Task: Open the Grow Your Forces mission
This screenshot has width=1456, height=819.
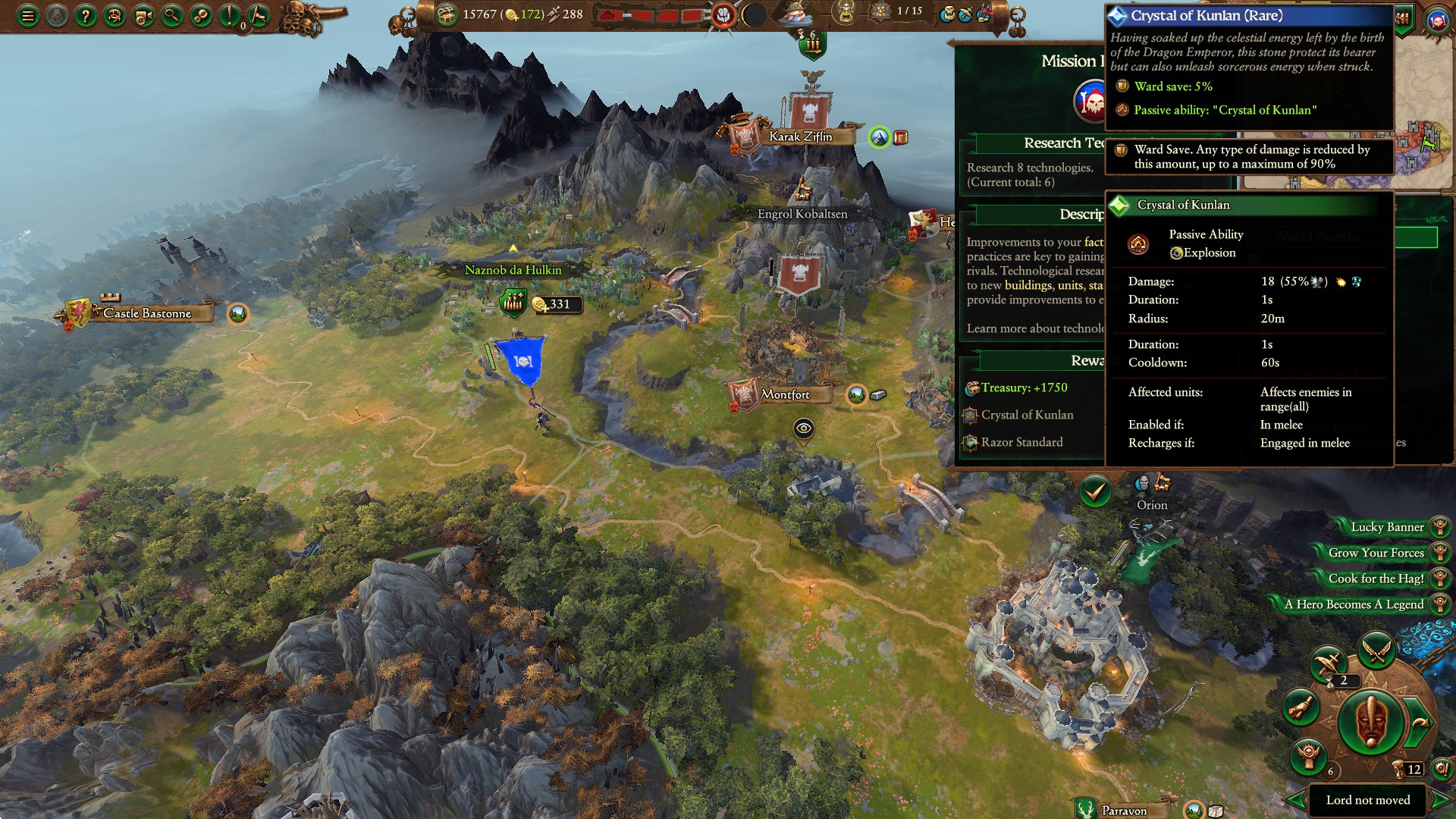Action: [x=1376, y=553]
